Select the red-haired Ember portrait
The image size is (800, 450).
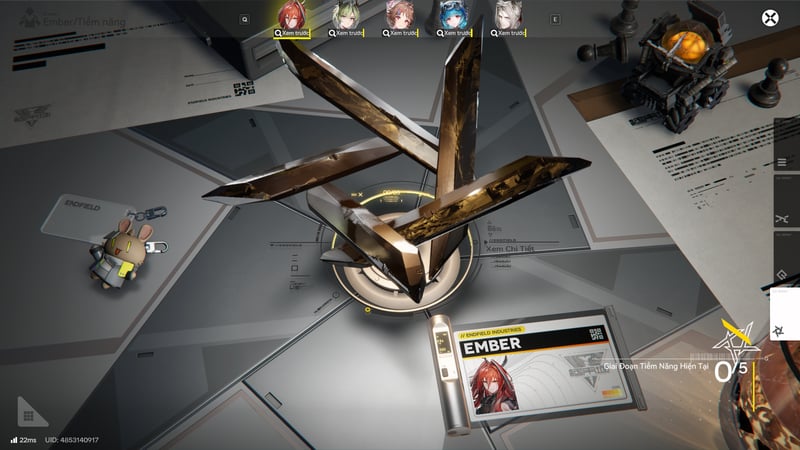click(293, 14)
